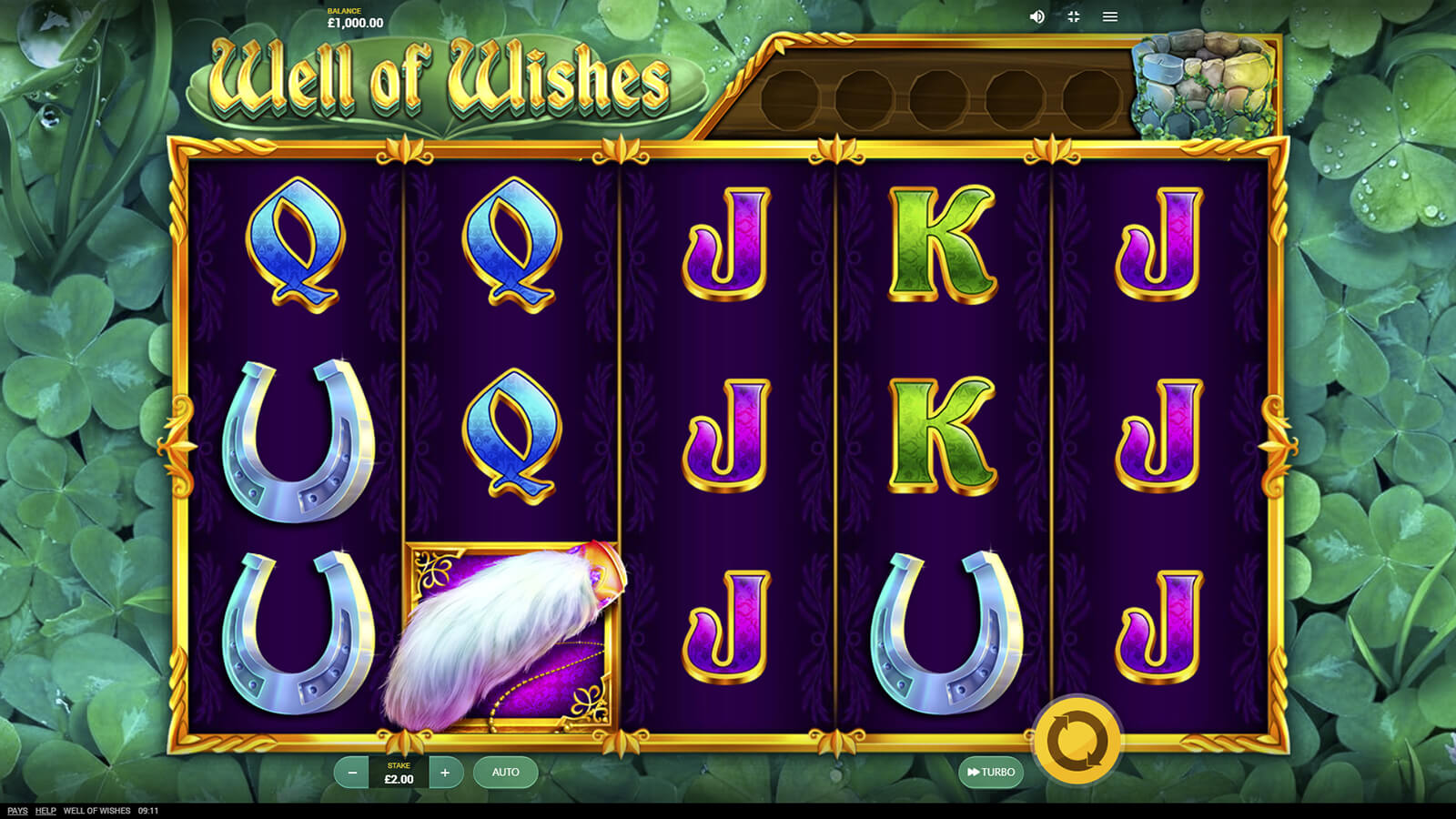Toggle fullscreen mode
The height and width of the screenshot is (819, 1456).
[1074, 16]
